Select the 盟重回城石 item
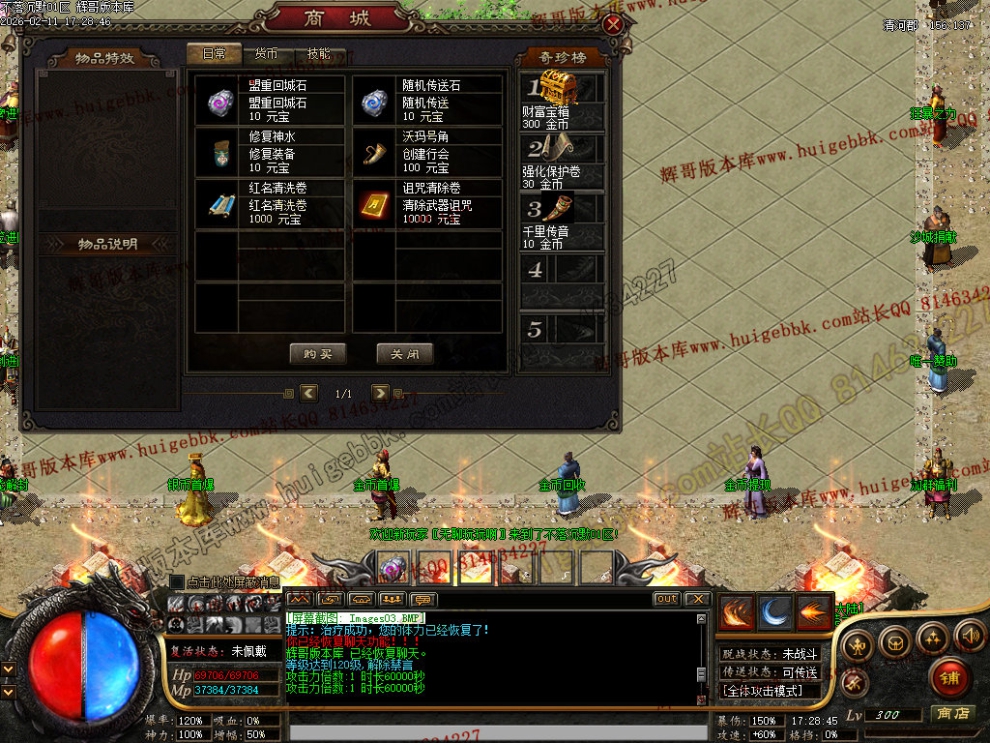 tap(270, 101)
